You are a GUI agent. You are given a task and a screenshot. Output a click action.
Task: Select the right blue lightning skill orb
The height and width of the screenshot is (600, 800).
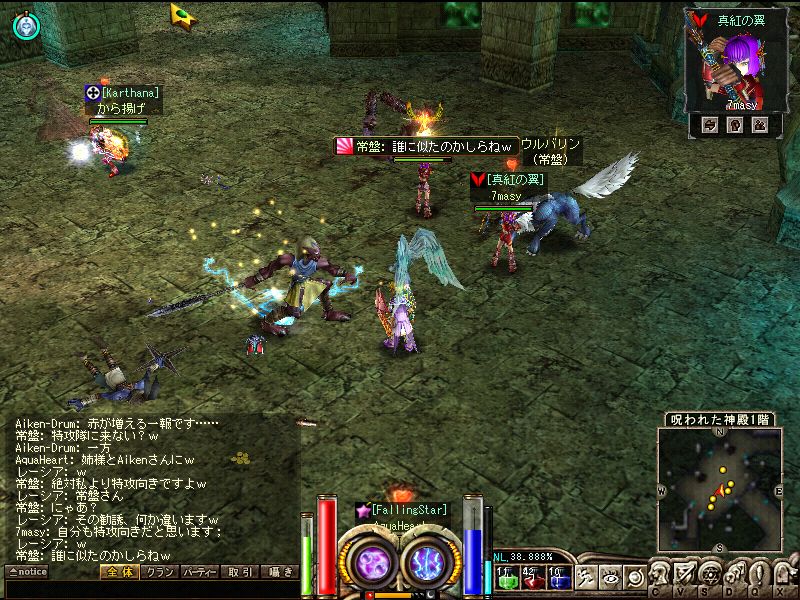426,561
